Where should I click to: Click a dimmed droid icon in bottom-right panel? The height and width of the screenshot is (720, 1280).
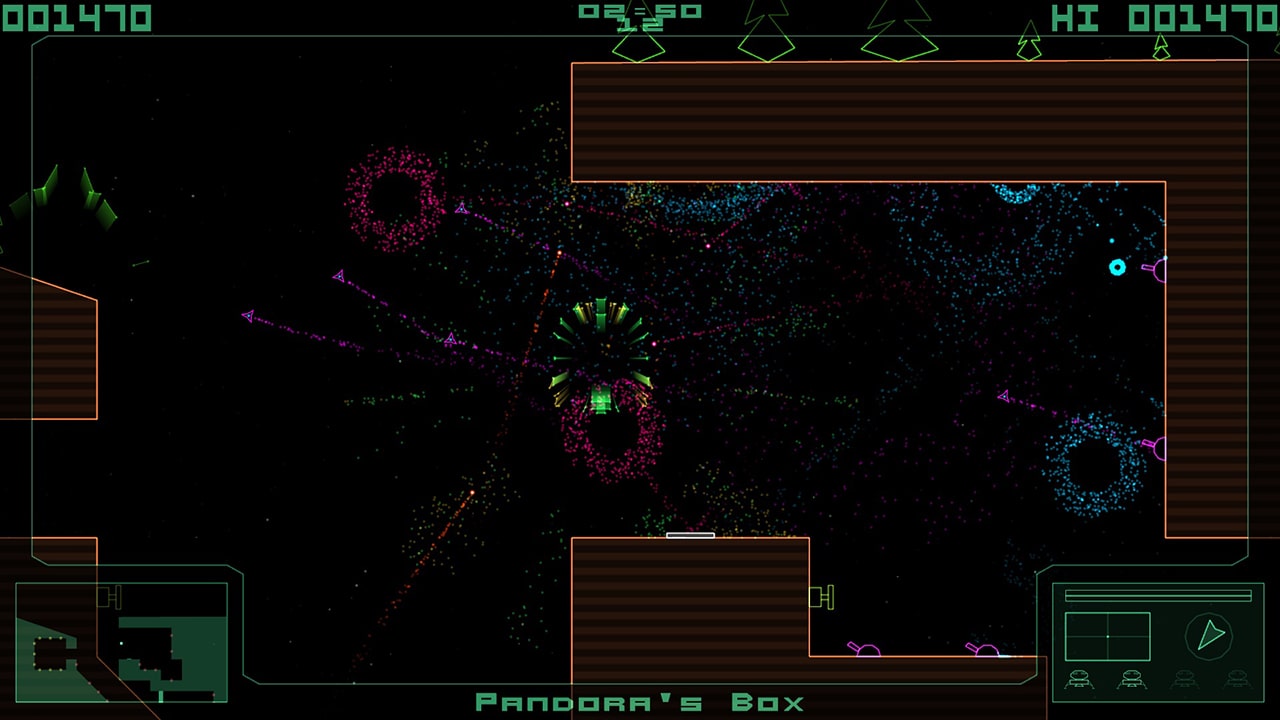click(1186, 679)
